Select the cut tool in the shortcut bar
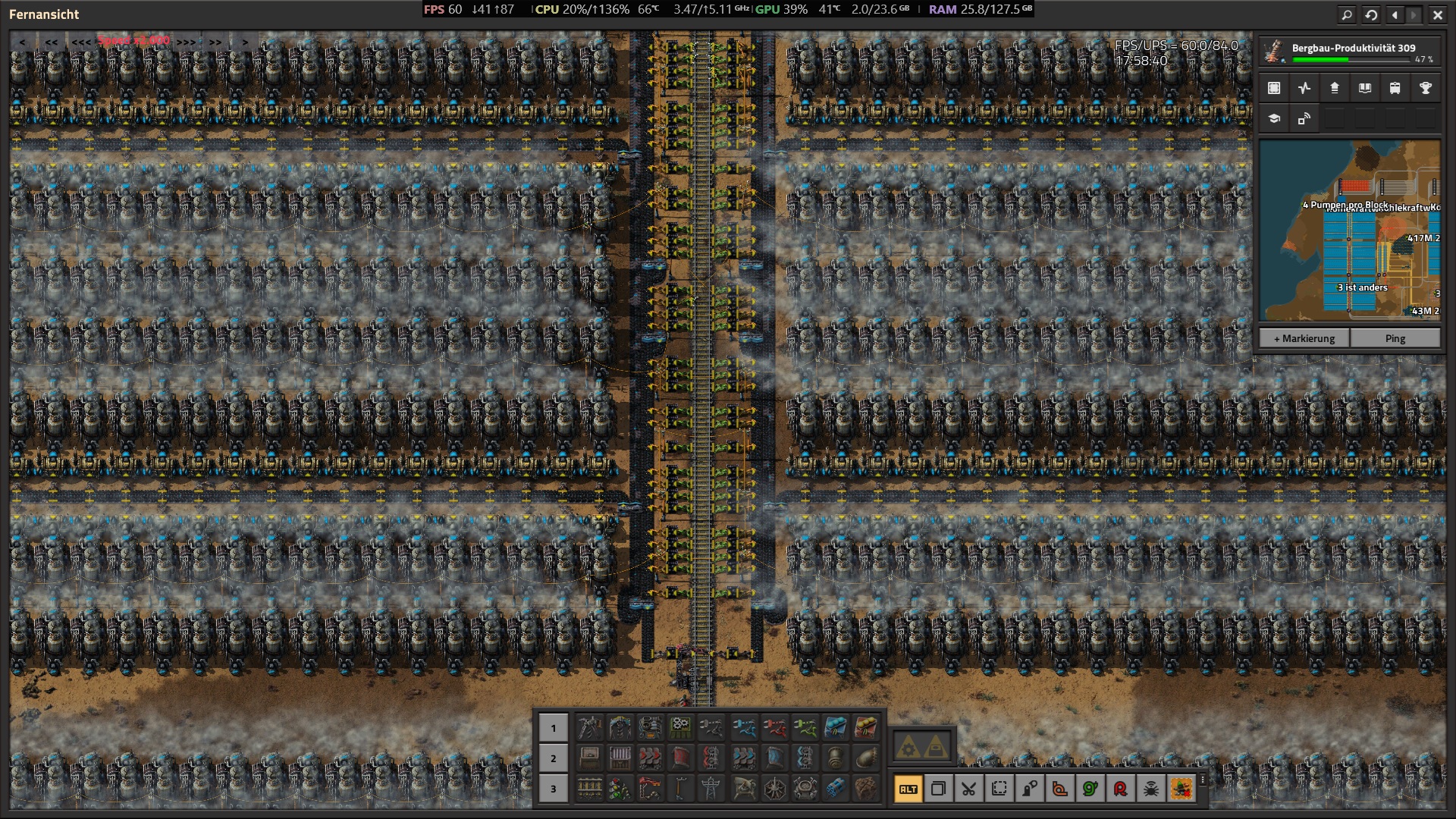Image resolution: width=1456 pixels, height=819 pixels. click(969, 789)
